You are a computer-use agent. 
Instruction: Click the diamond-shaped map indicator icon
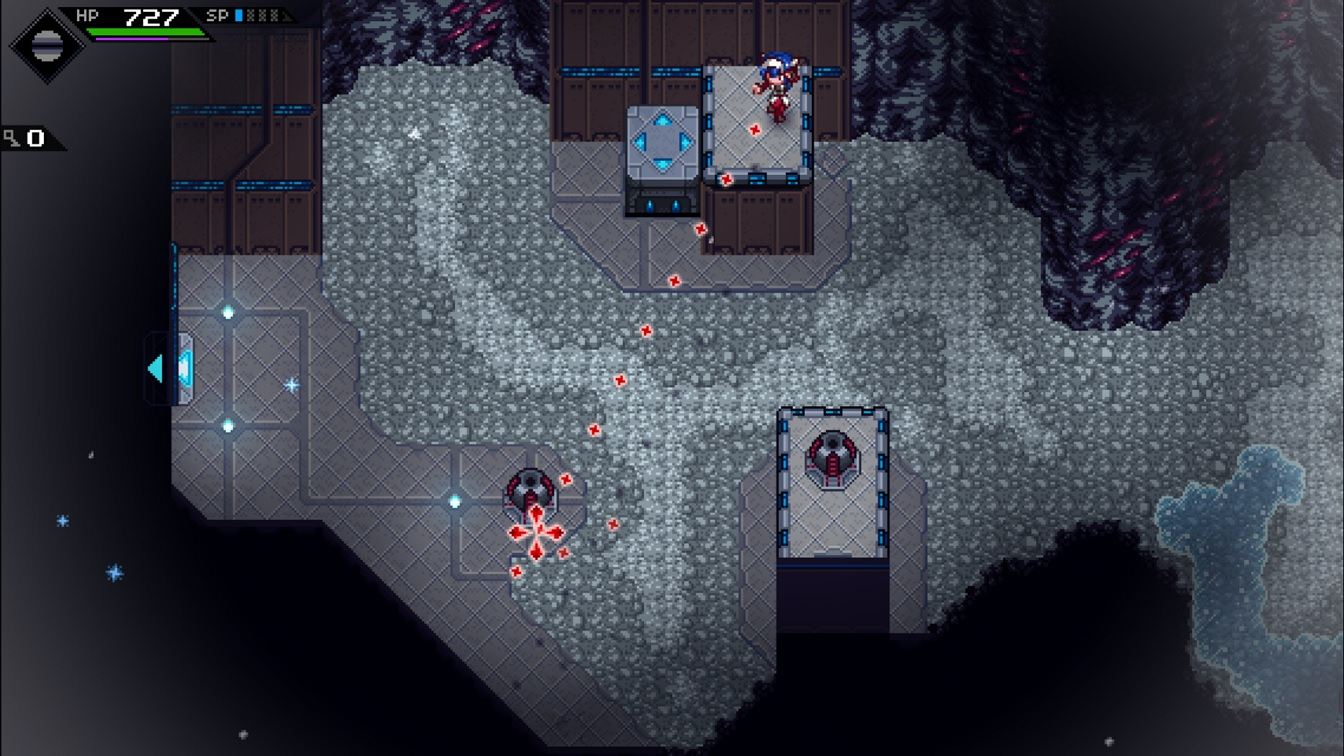click(x=45, y=44)
